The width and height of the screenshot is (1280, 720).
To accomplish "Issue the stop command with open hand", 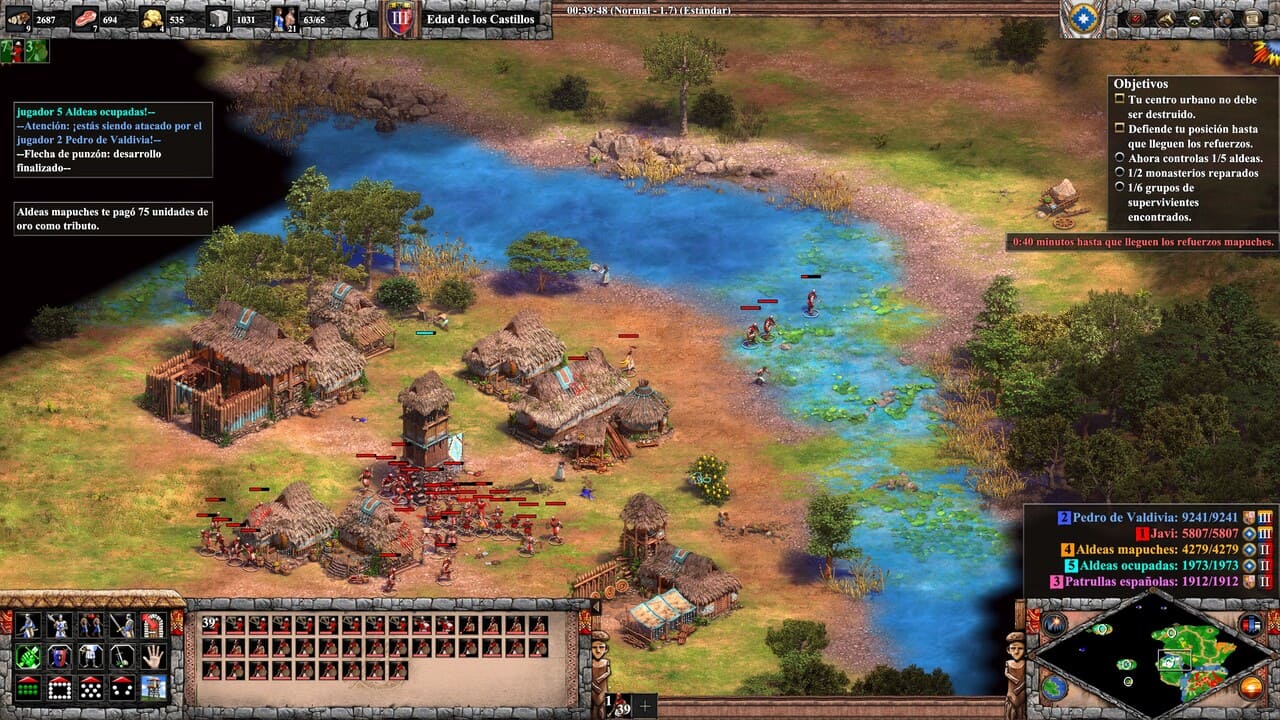I will (x=152, y=657).
